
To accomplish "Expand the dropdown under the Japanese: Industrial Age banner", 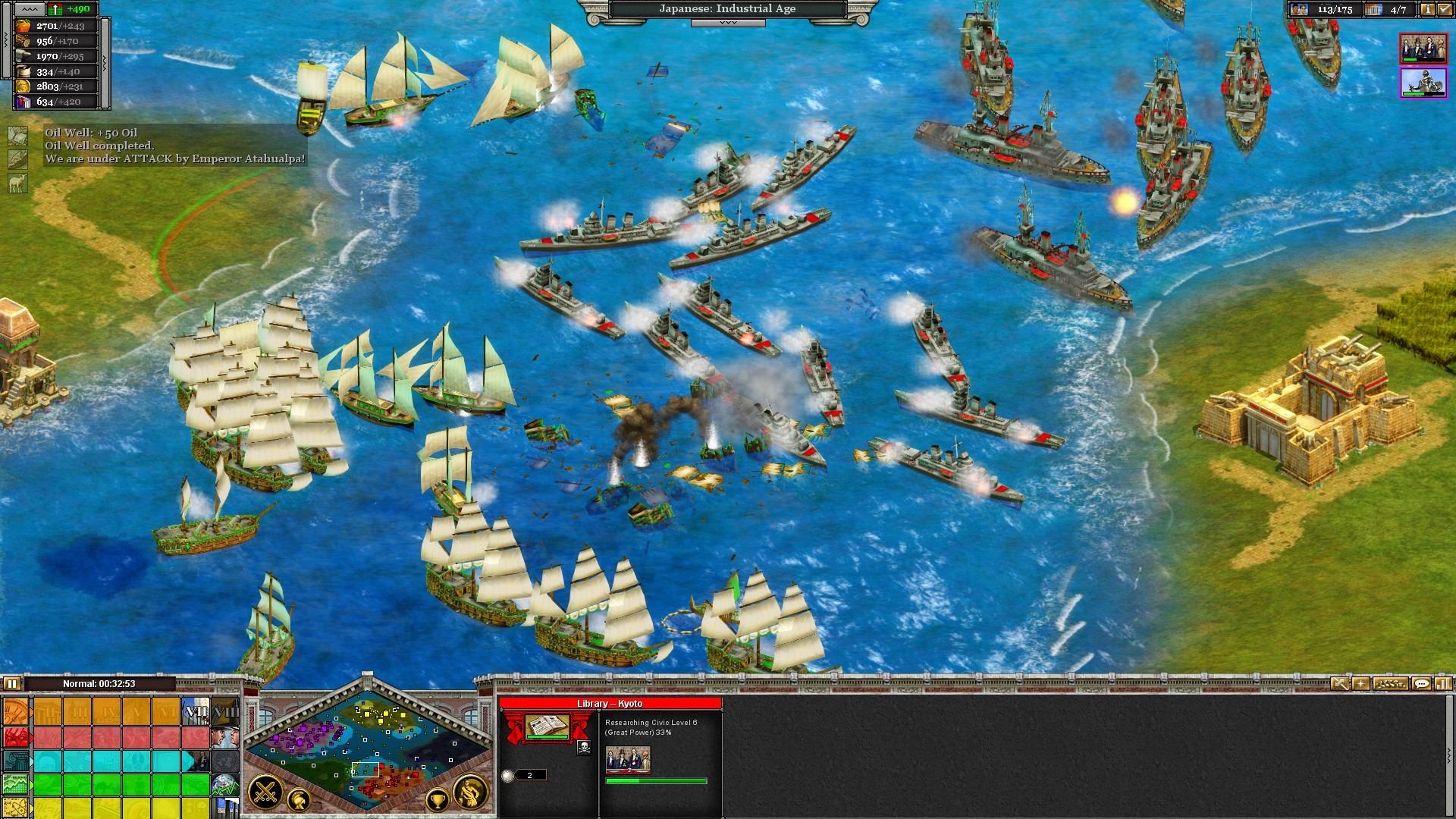I will 727,23.
